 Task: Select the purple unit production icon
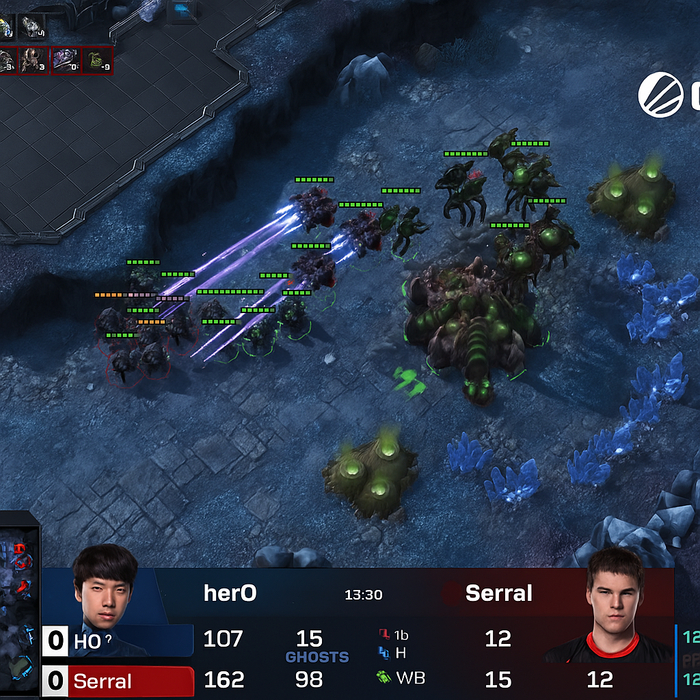pyautogui.click(x=66, y=61)
